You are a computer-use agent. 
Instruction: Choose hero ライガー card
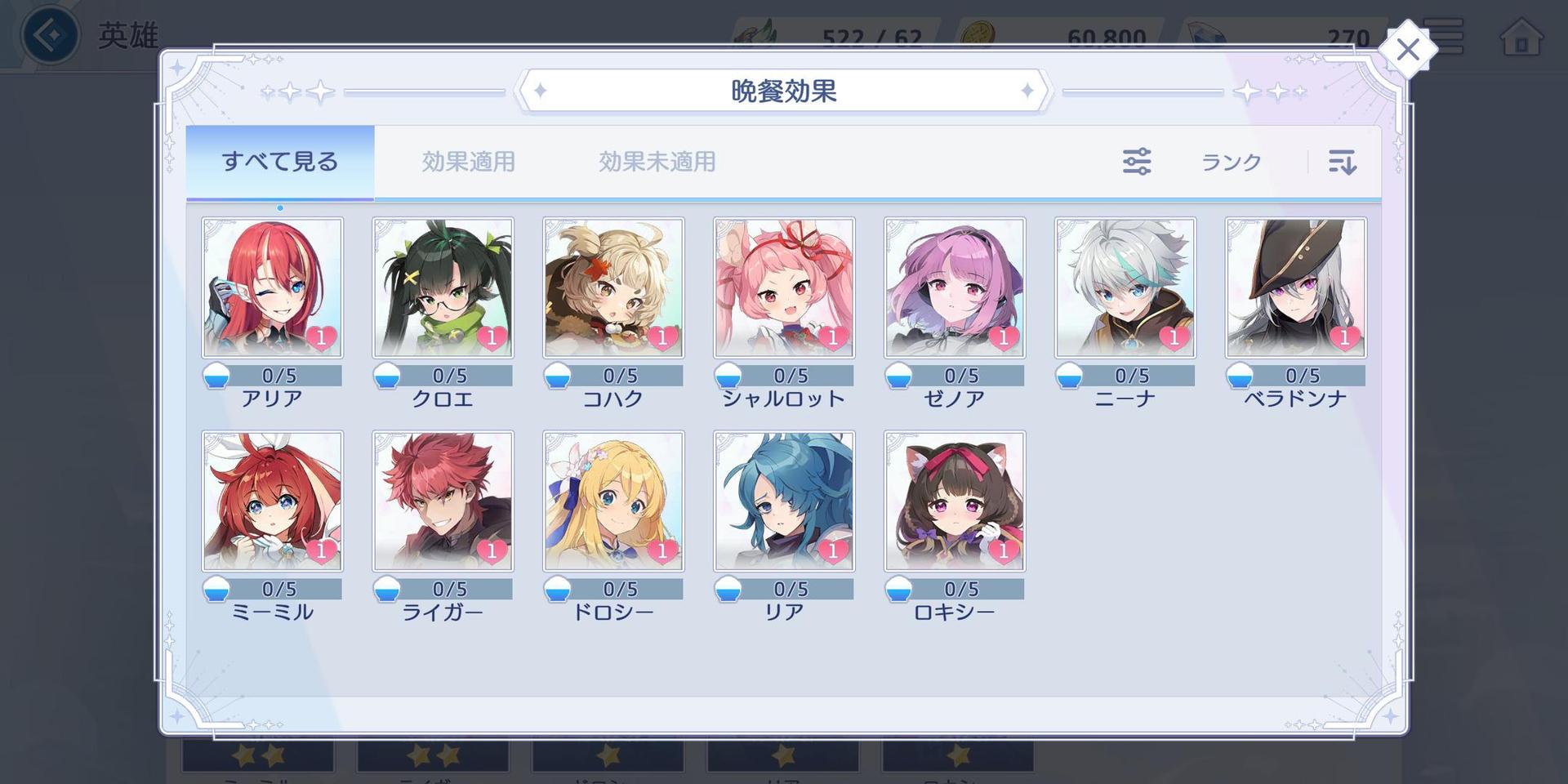point(443,501)
